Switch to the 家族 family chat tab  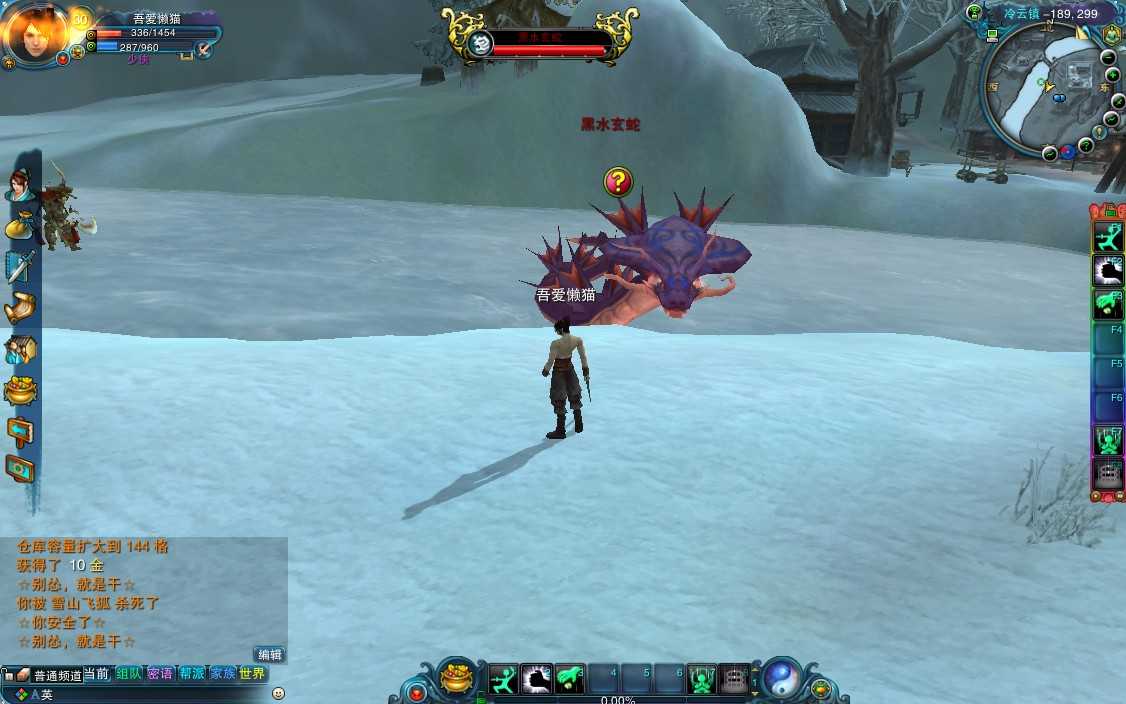click(x=222, y=674)
